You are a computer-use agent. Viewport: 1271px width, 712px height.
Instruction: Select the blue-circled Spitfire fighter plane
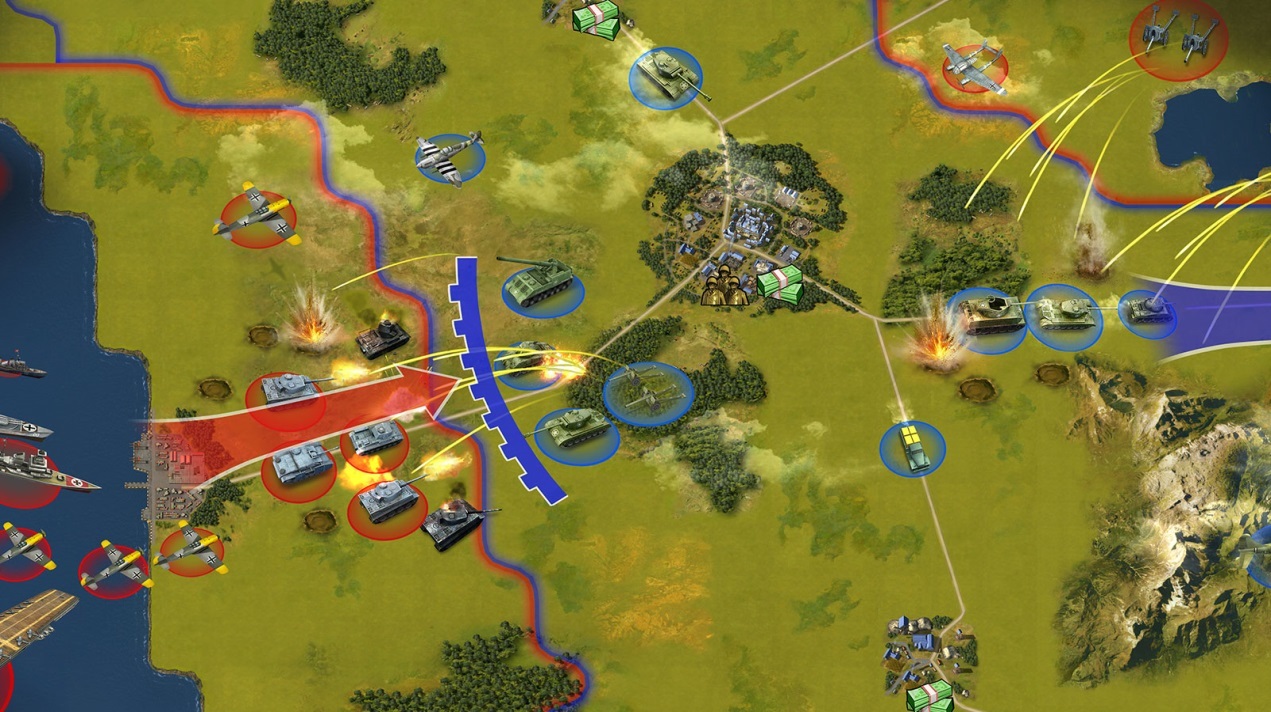(x=450, y=157)
